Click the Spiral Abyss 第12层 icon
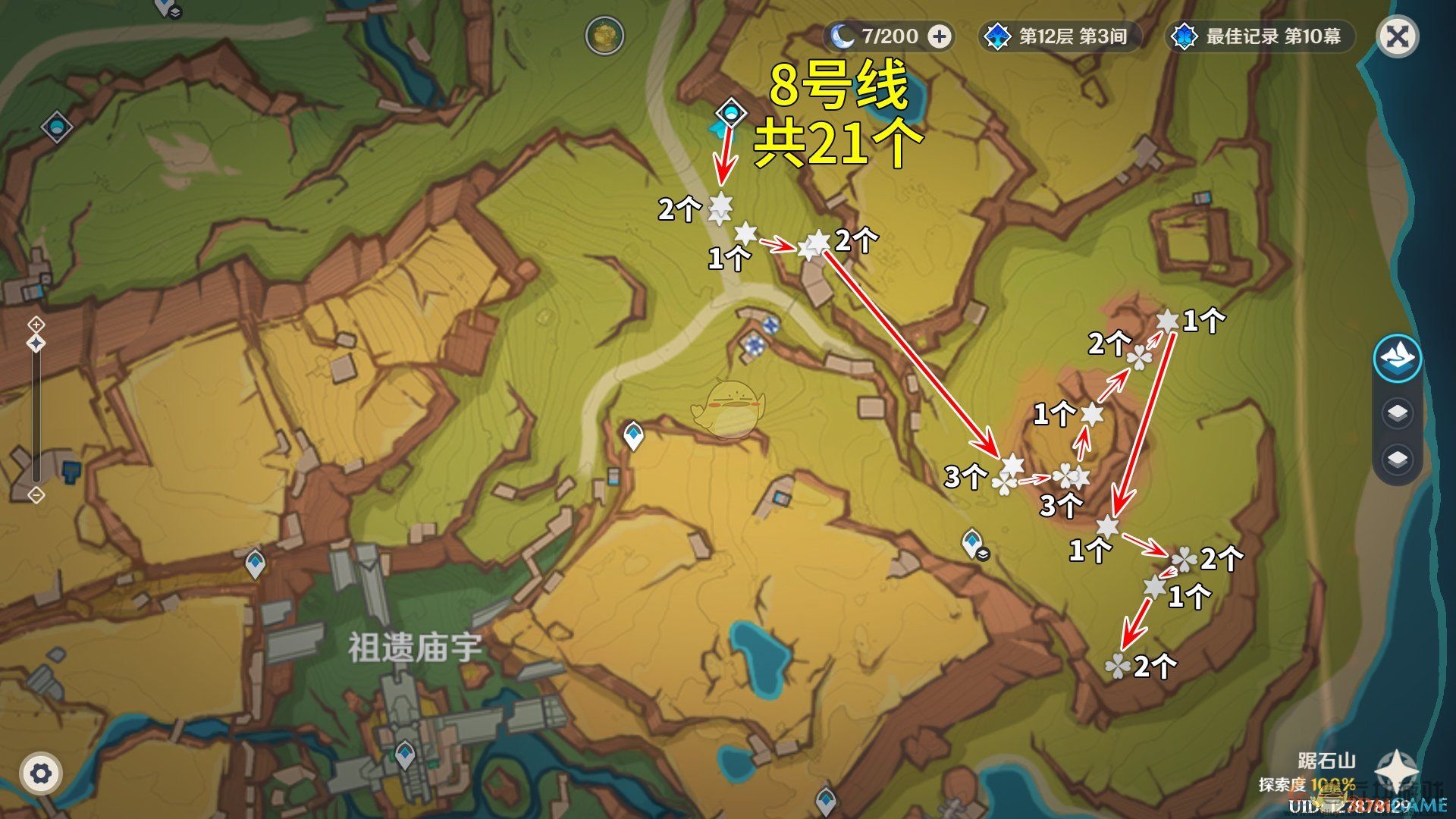Viewport: 1456px width, 819px height. [997, 36]
